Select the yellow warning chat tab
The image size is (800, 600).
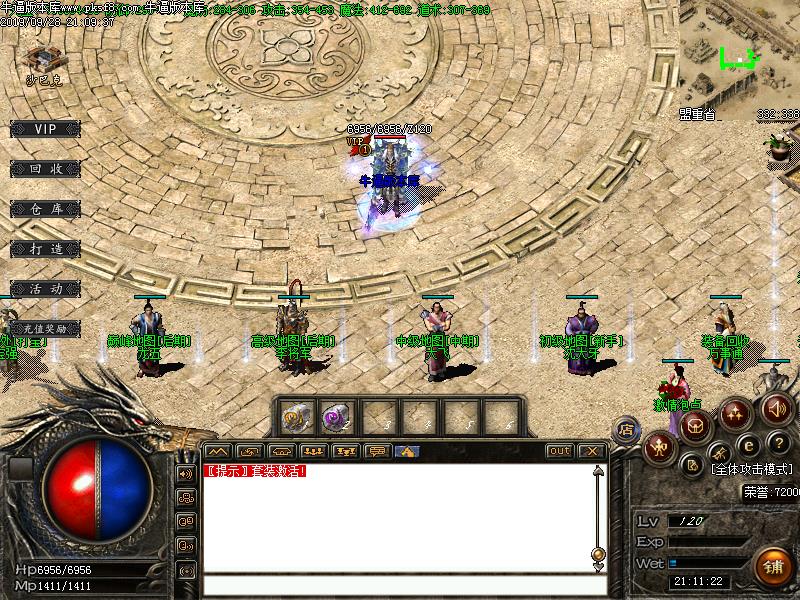click(x=406, y=451)
